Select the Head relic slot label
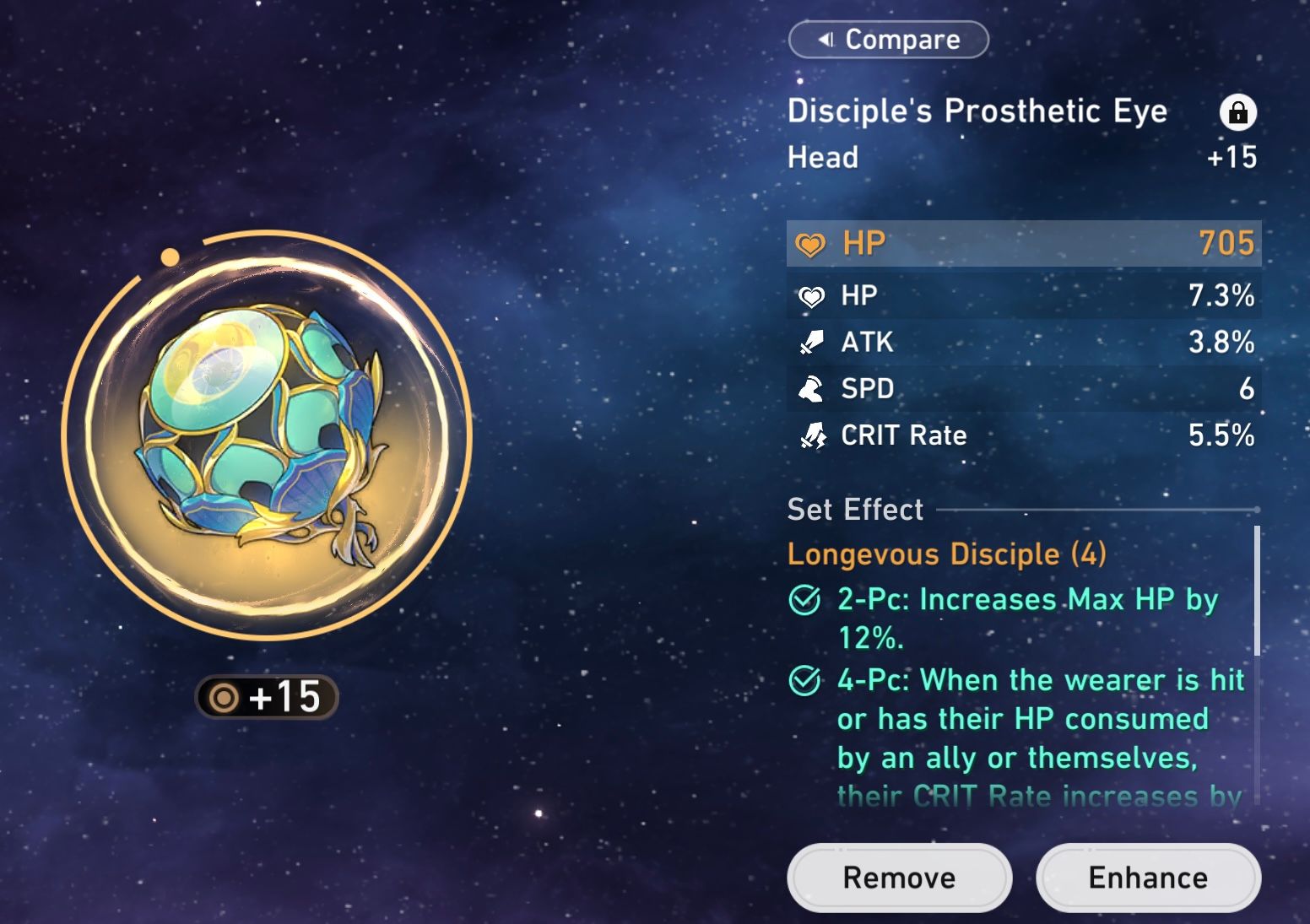Image resolution: width=1310 pixels, height=924 pixels. click(821, 157)
